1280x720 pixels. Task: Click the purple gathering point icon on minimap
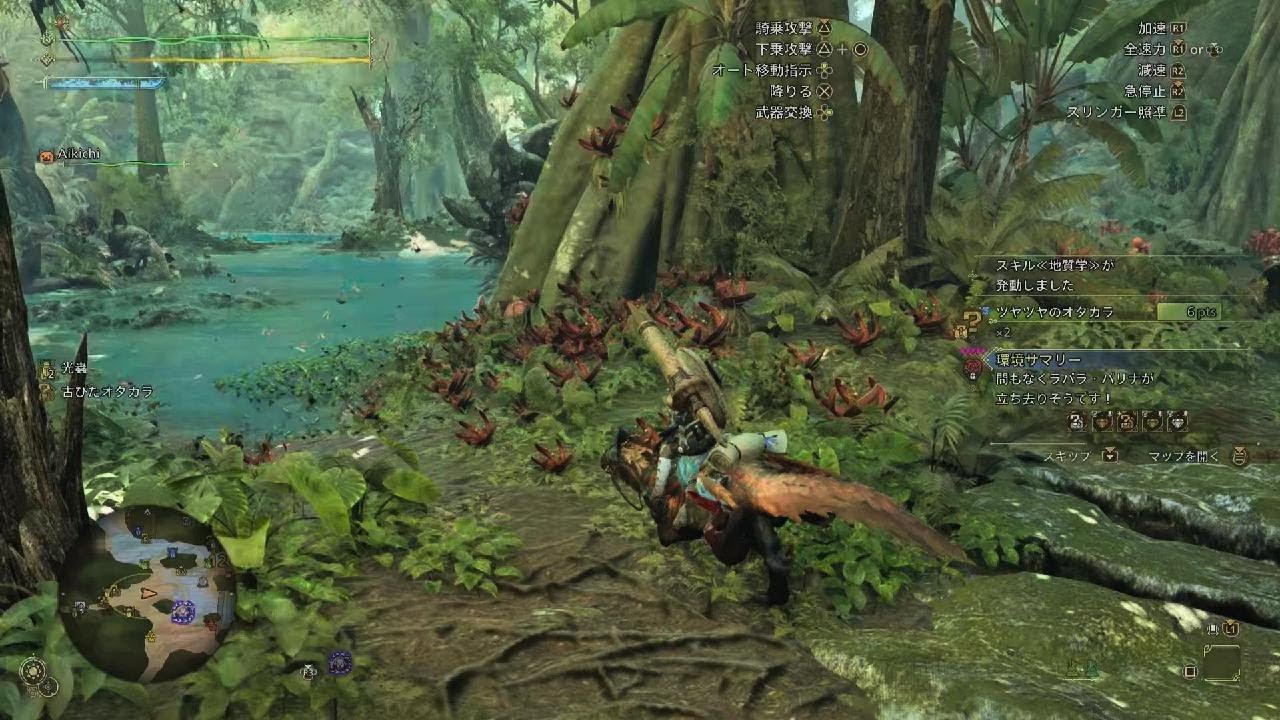(183, 613)
